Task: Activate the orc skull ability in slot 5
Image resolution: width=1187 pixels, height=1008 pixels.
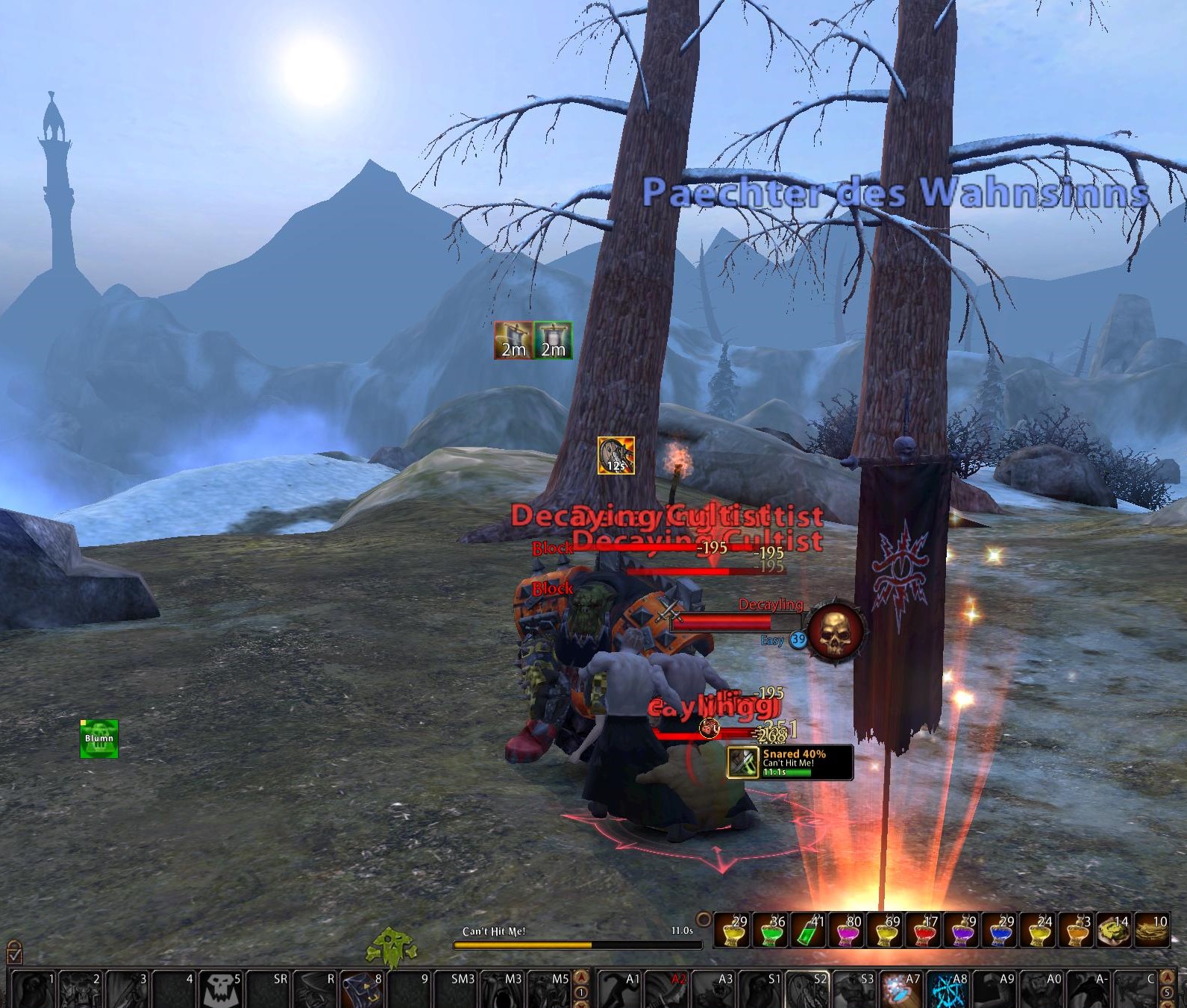Action: coord(222,989)
